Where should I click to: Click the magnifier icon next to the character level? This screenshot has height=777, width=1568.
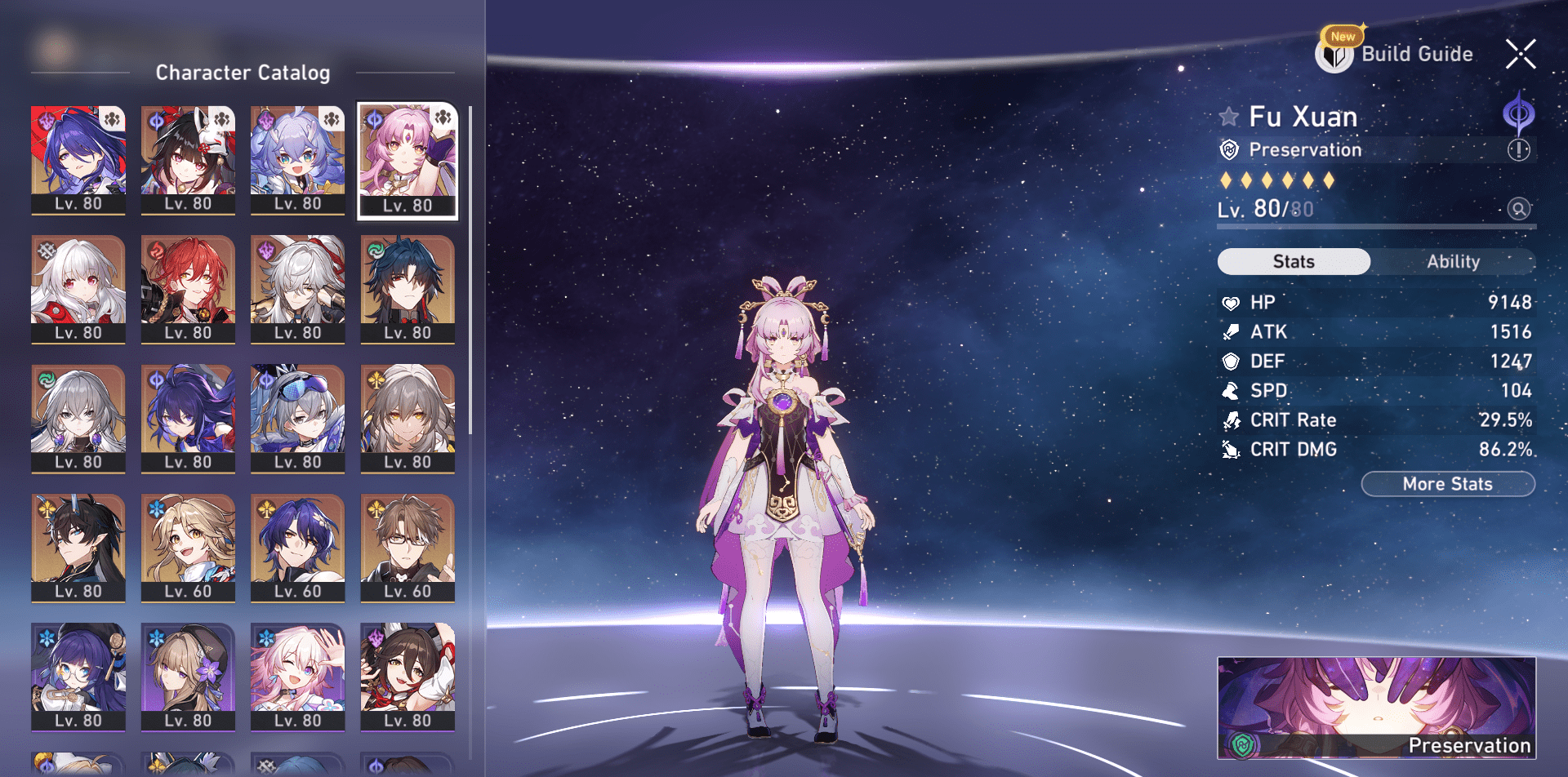[1517, 209]
